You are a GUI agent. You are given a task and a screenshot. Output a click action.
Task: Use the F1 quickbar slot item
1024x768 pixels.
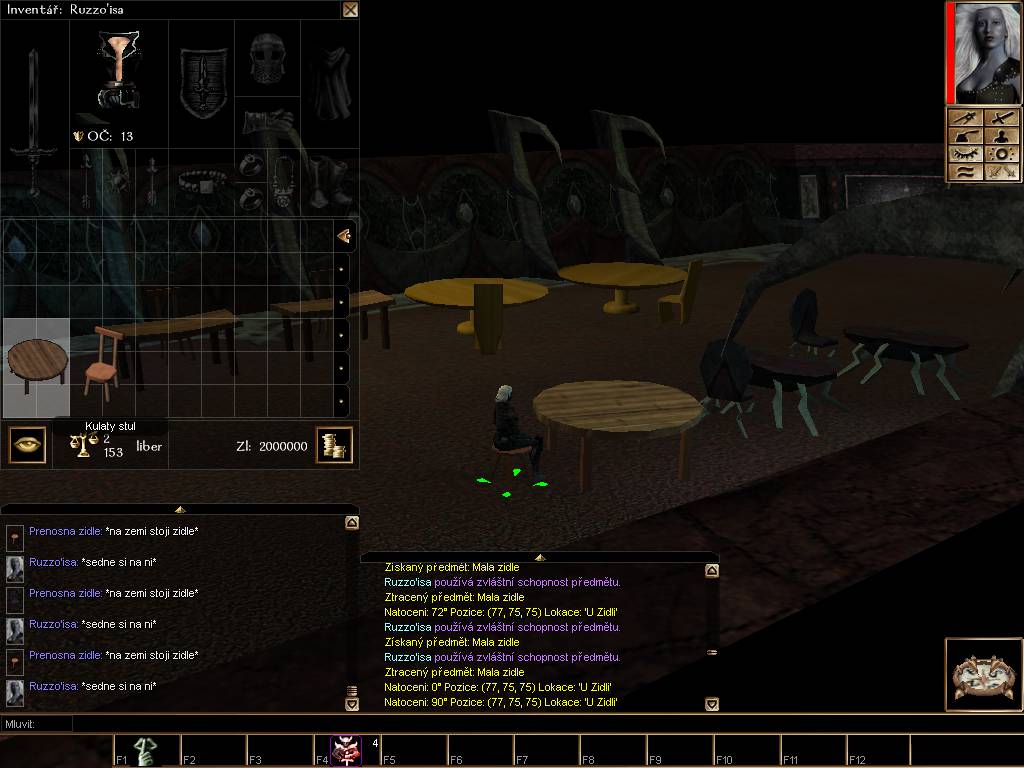point(146,751)
